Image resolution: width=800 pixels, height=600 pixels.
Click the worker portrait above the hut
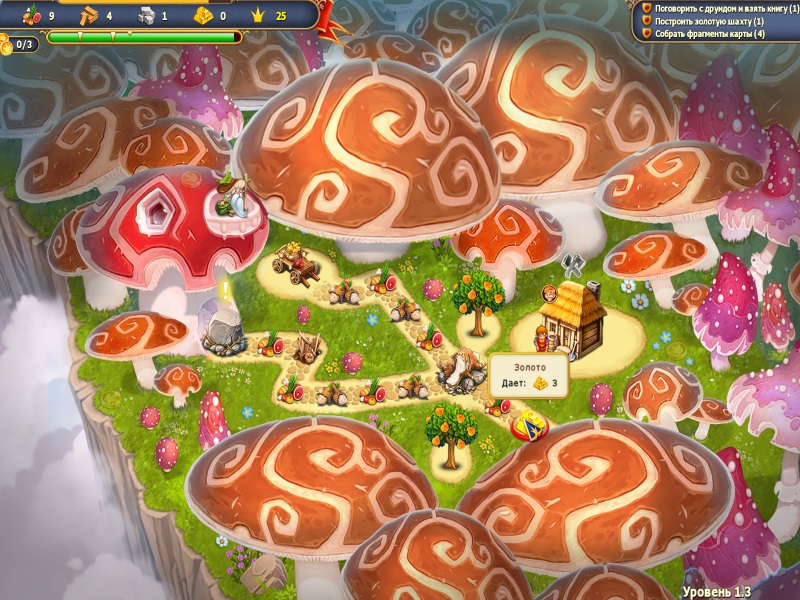click(550, 293)
